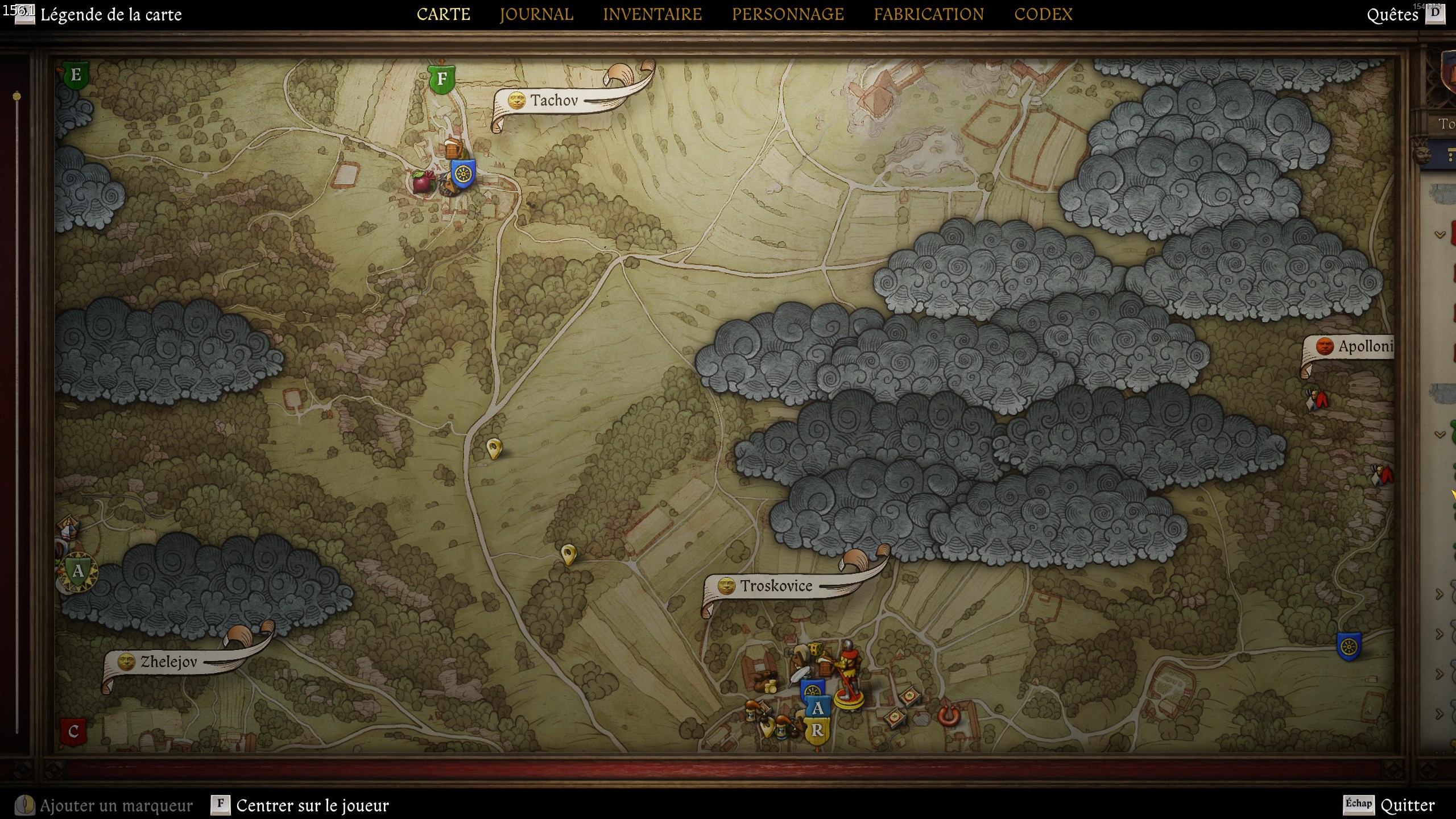Open the Codex tab
1456x819 pixels.
click(x=1043, y=14)
